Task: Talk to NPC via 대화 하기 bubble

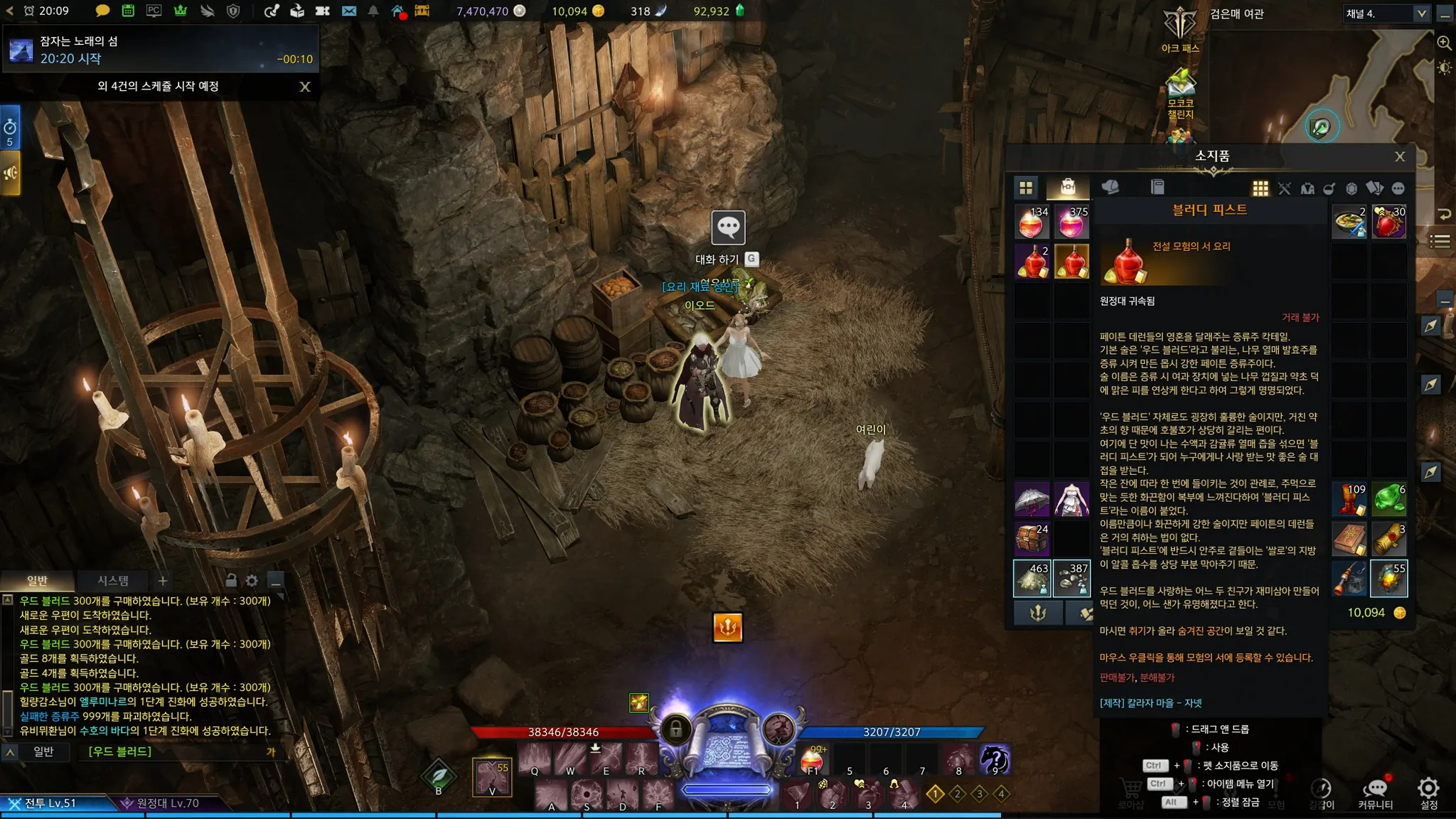Action: (728, 228)
